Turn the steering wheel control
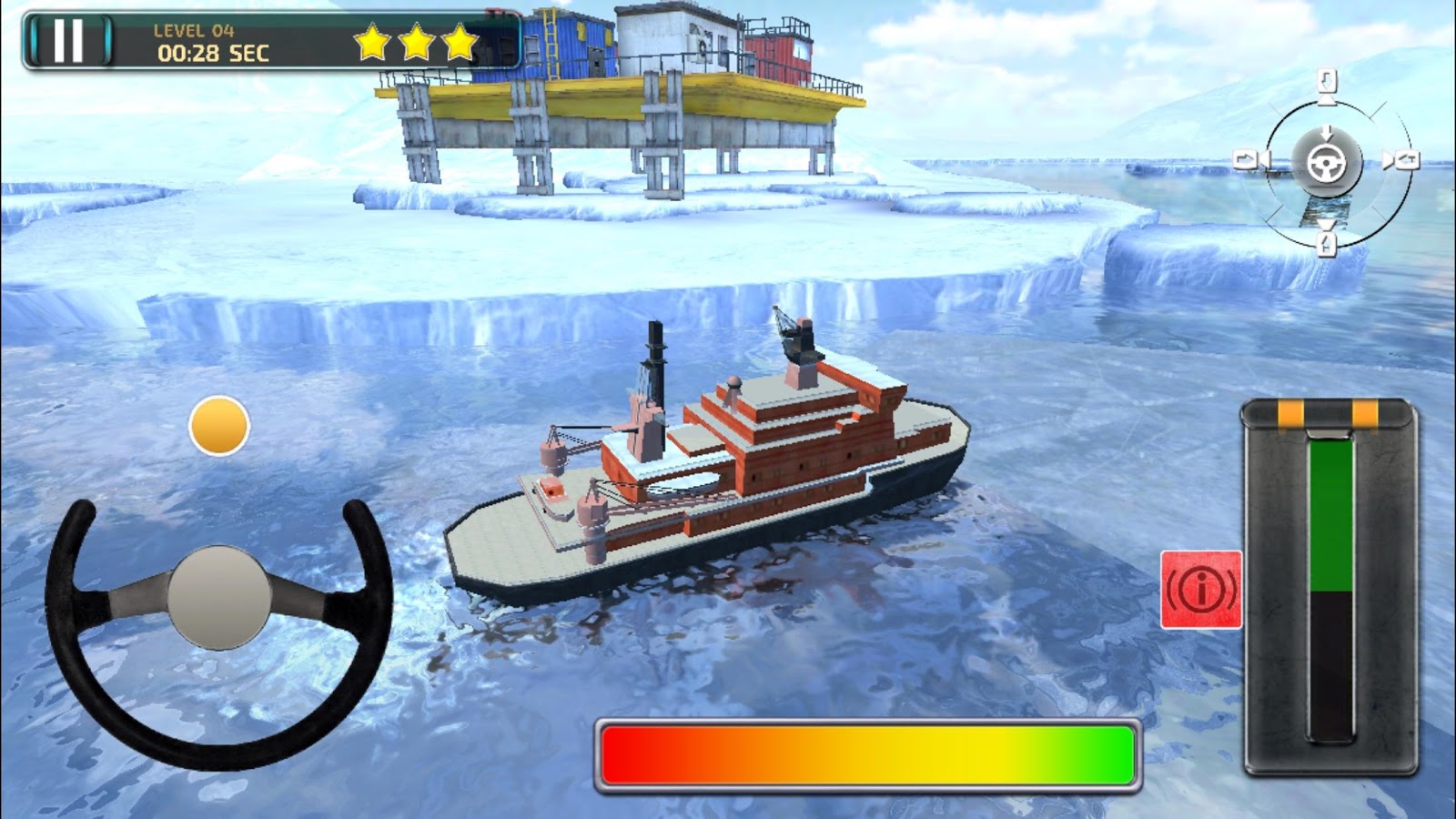This screenshot has width=1456, height=819. pos(218,596)
